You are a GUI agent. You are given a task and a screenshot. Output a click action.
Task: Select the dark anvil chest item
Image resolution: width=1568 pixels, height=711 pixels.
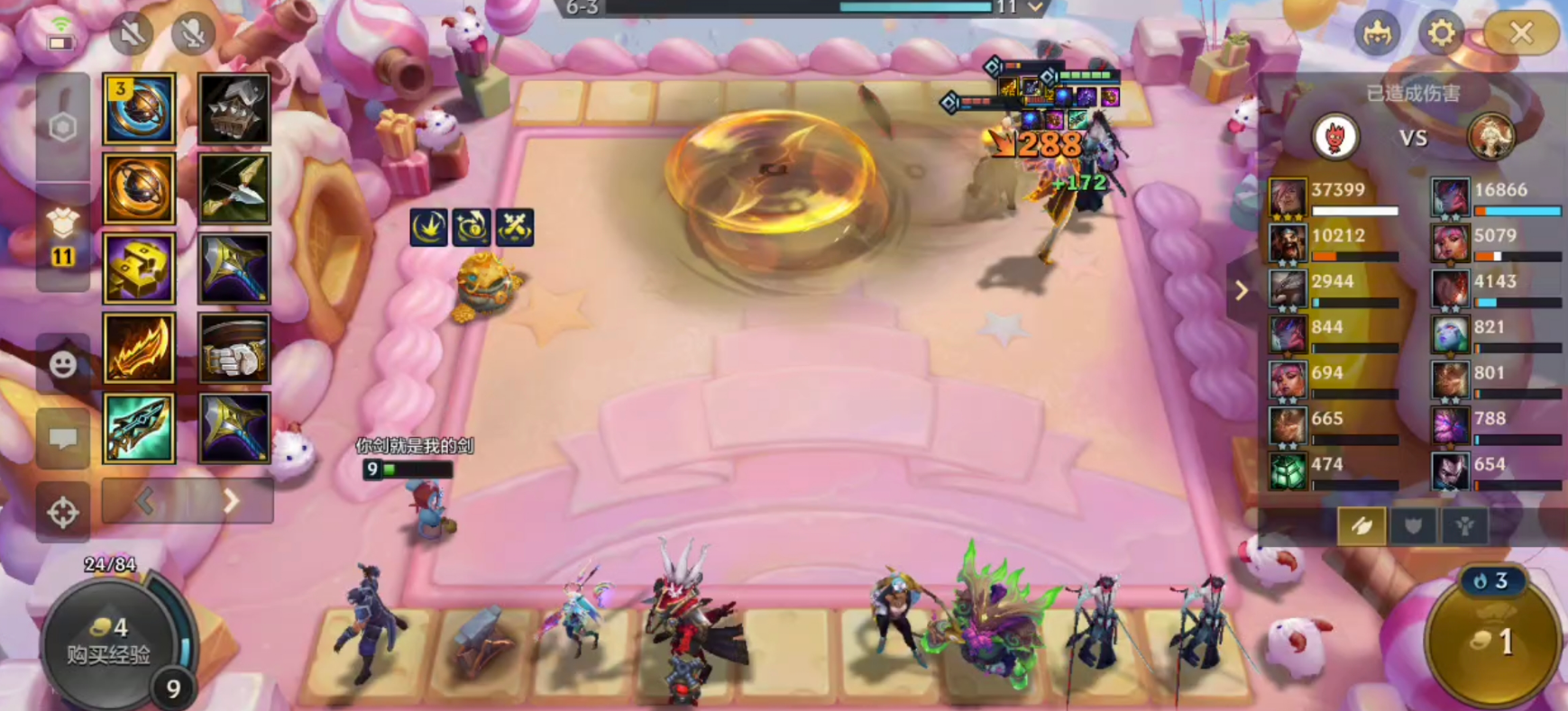click(x=234, y=110)
